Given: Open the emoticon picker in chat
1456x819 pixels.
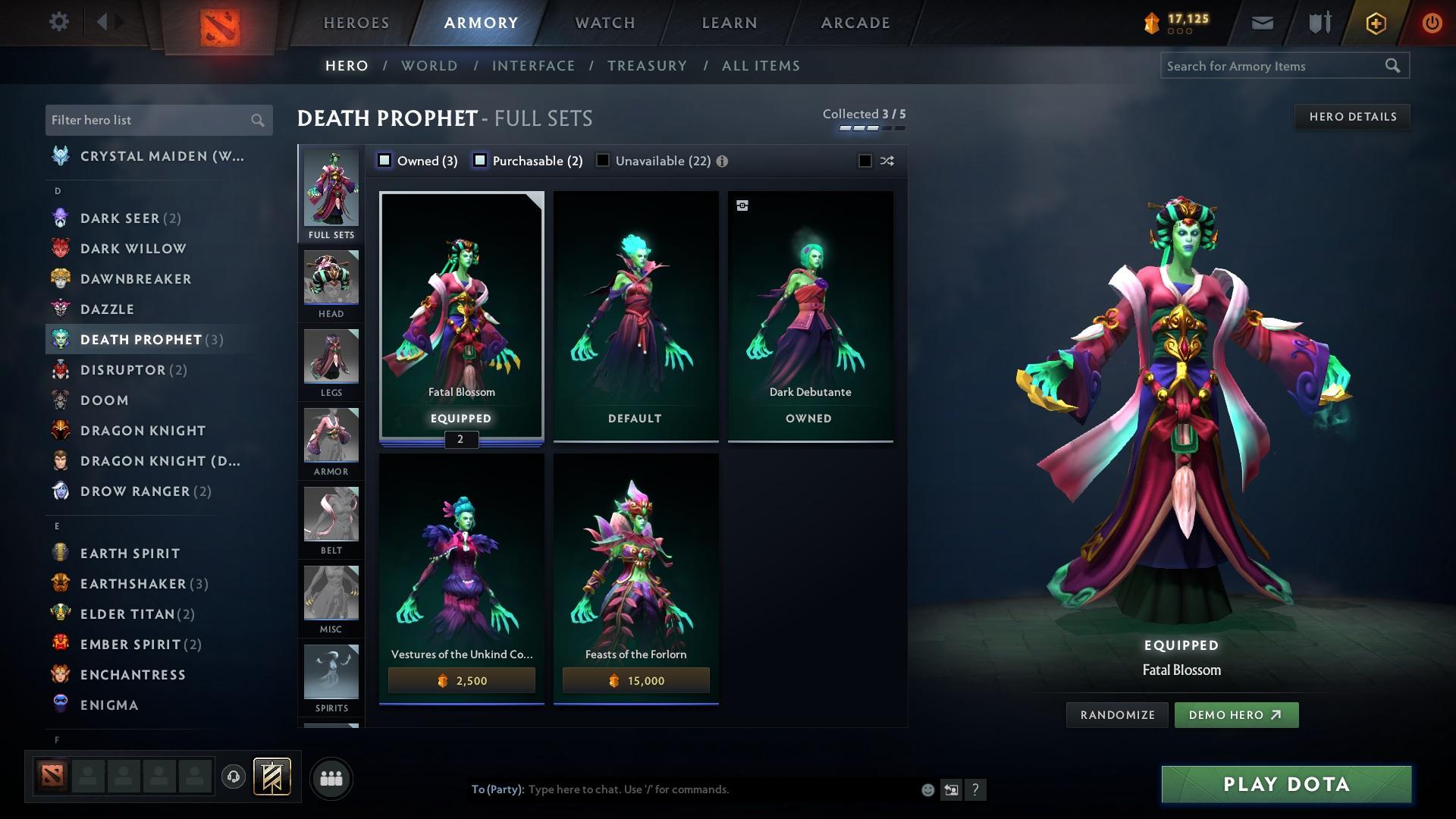Looking at the screenshot, I should [927, 789].
